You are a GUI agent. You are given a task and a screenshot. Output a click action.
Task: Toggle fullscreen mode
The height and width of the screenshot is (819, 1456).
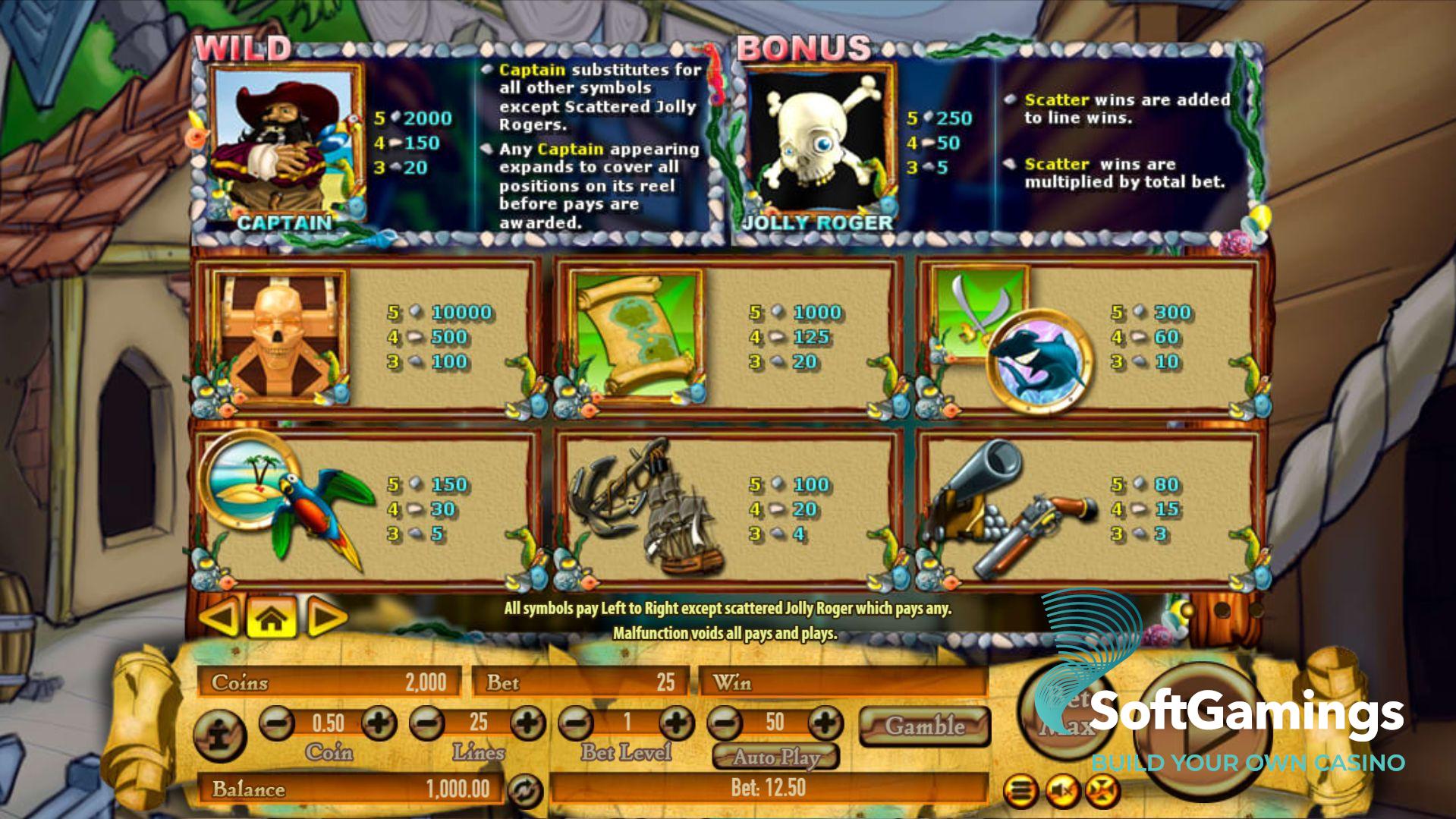point(1102,791)
